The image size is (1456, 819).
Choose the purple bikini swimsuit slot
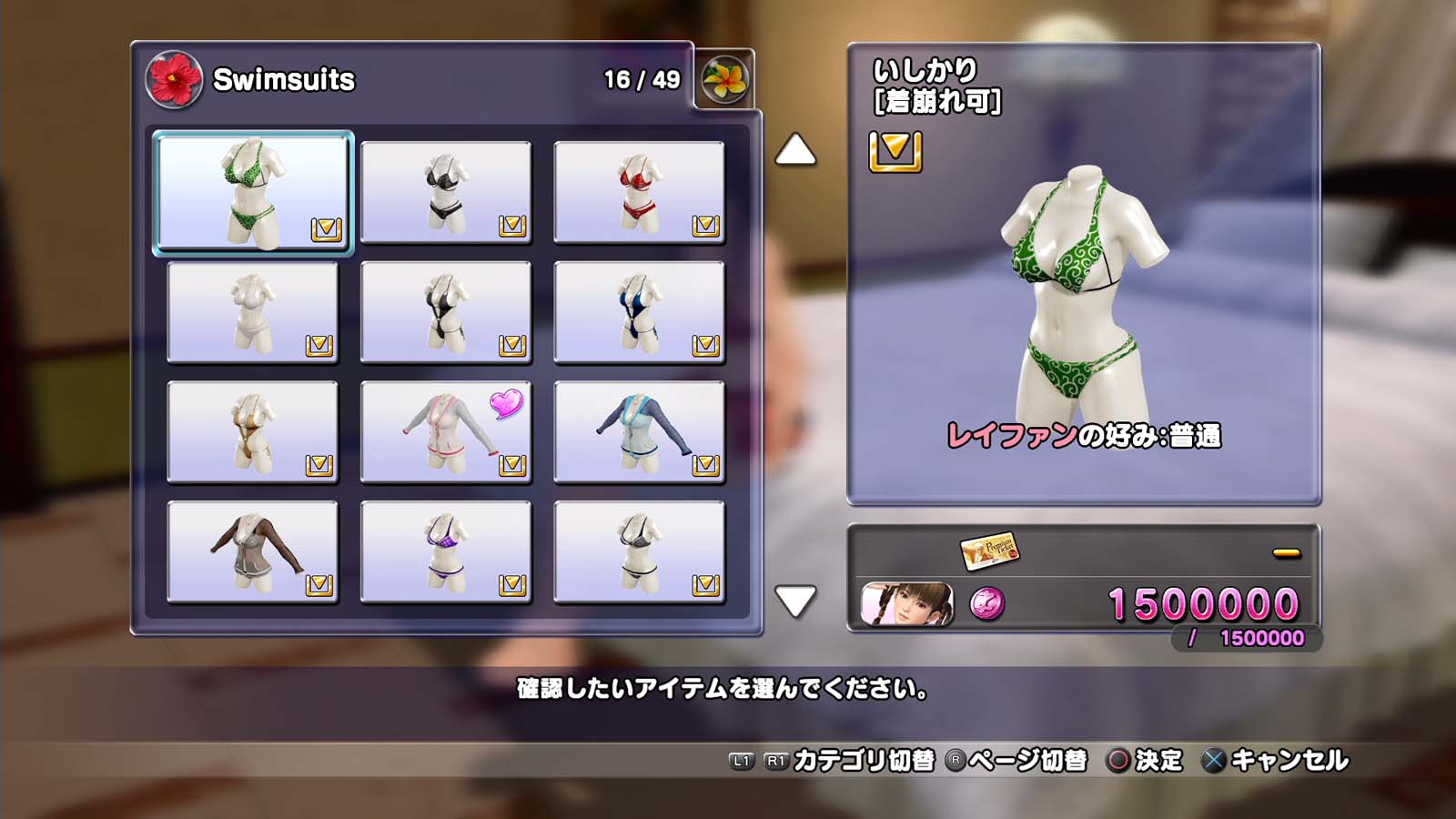(446, 552)
